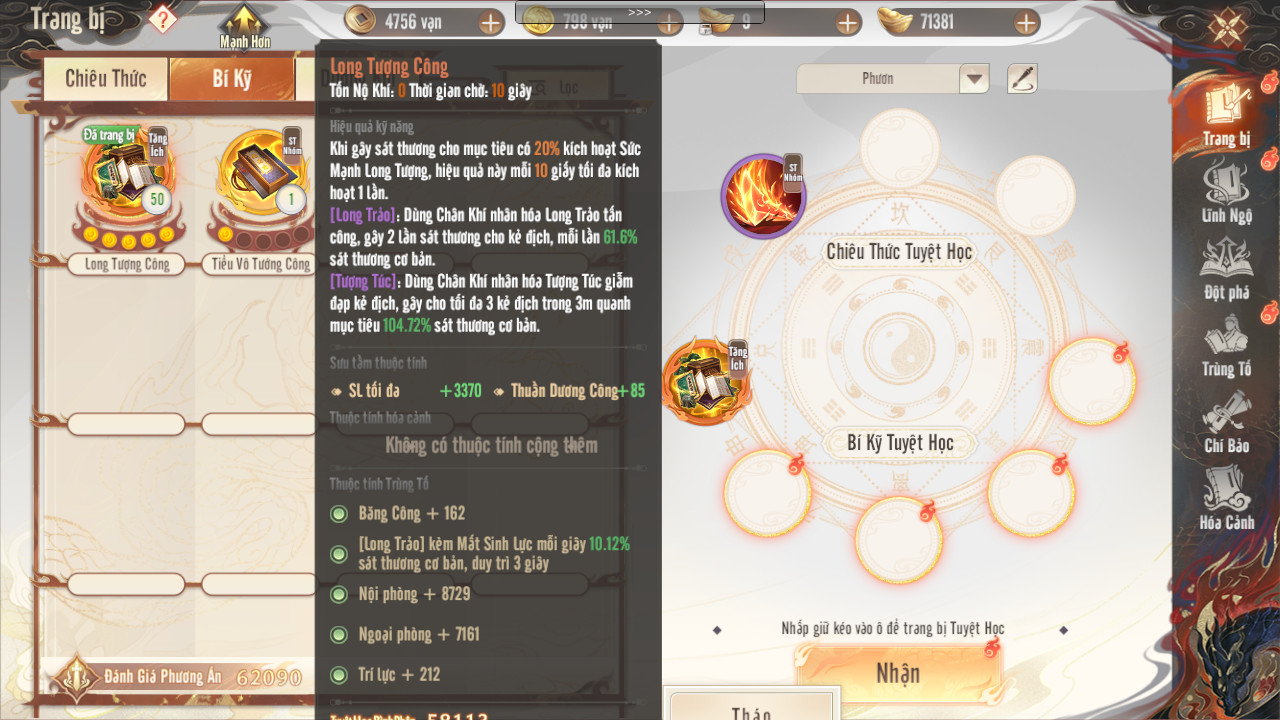Open the red question mark help
1280x720 pixels.
pyautogui.click(x=163, y=19)
